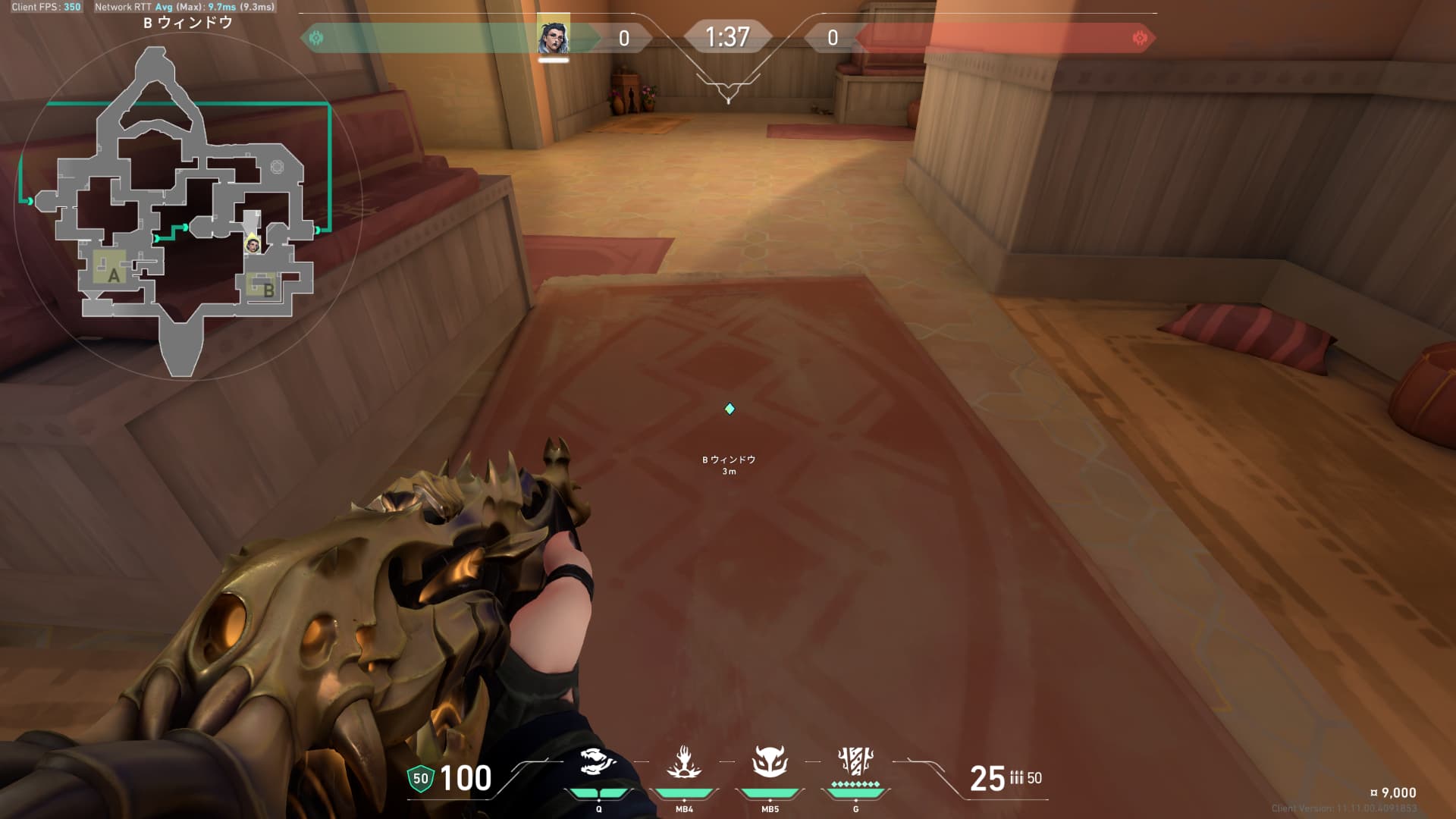Viewport: 1456px width, 819px height.
Task: Activate the Prowler creature ability icon
Action: [x=598, y=762]
